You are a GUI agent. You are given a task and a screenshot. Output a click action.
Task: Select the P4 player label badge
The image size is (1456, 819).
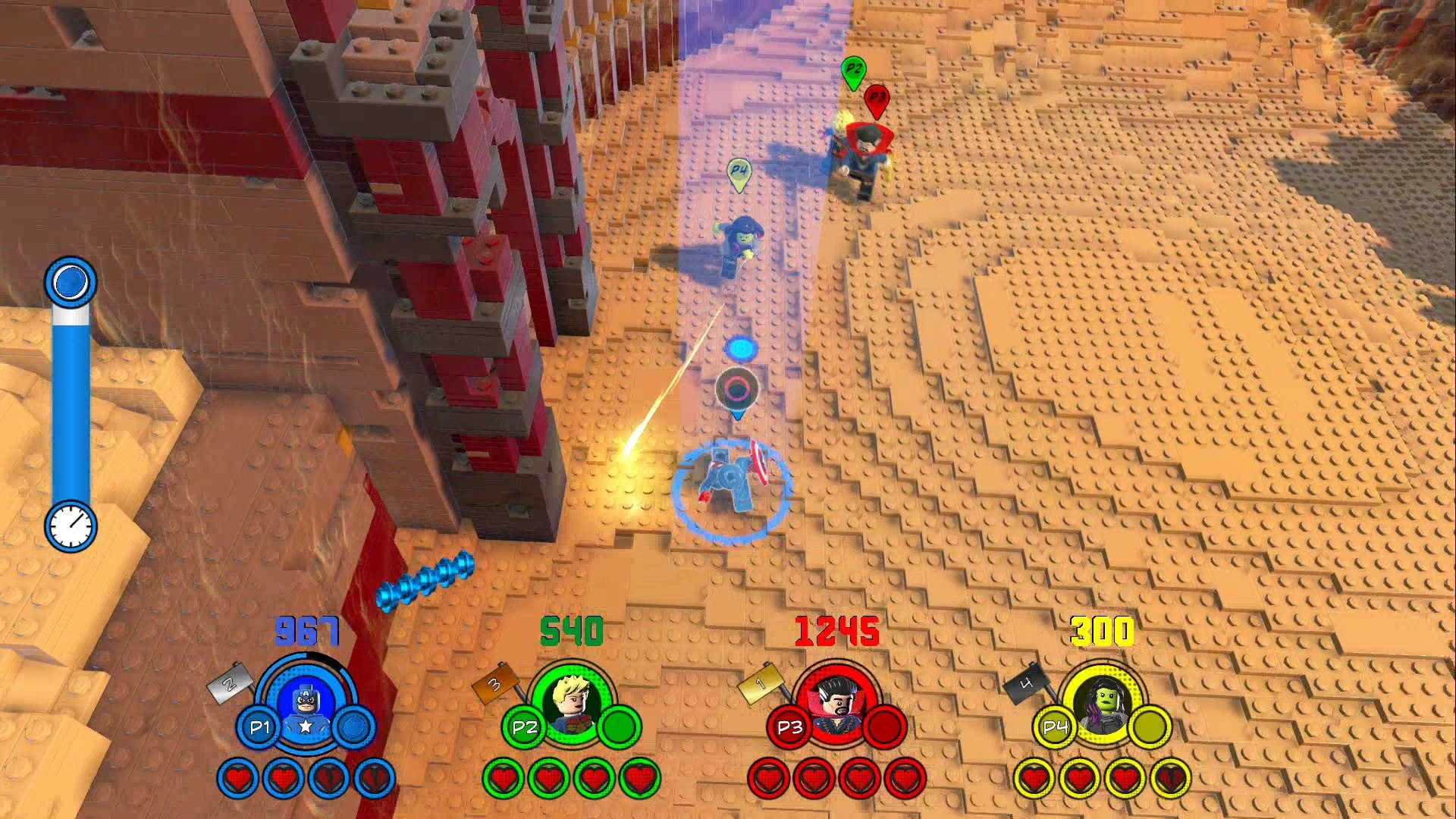point(1057,726)
